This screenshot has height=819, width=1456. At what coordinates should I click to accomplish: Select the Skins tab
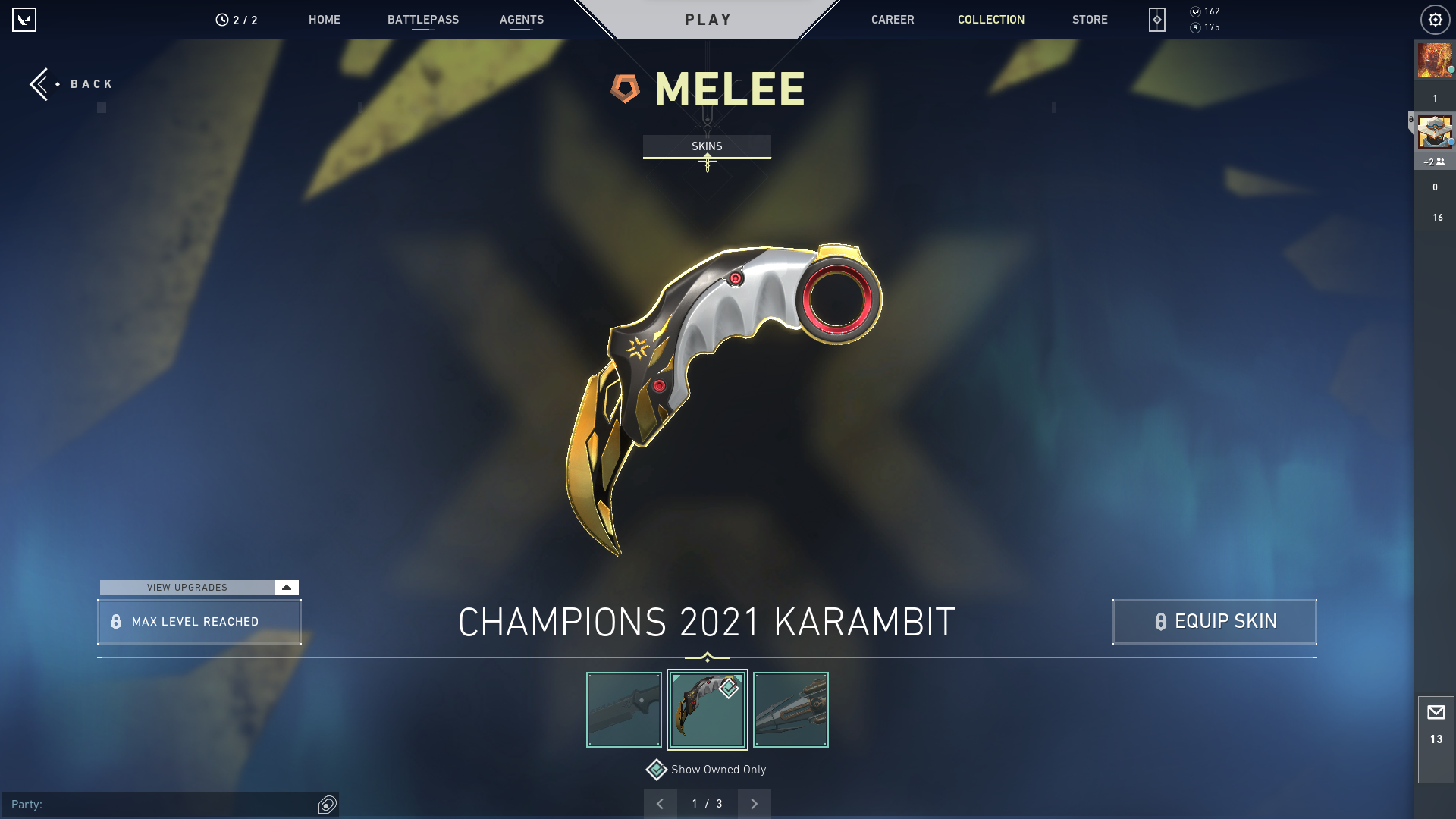(x=707, y=146)
